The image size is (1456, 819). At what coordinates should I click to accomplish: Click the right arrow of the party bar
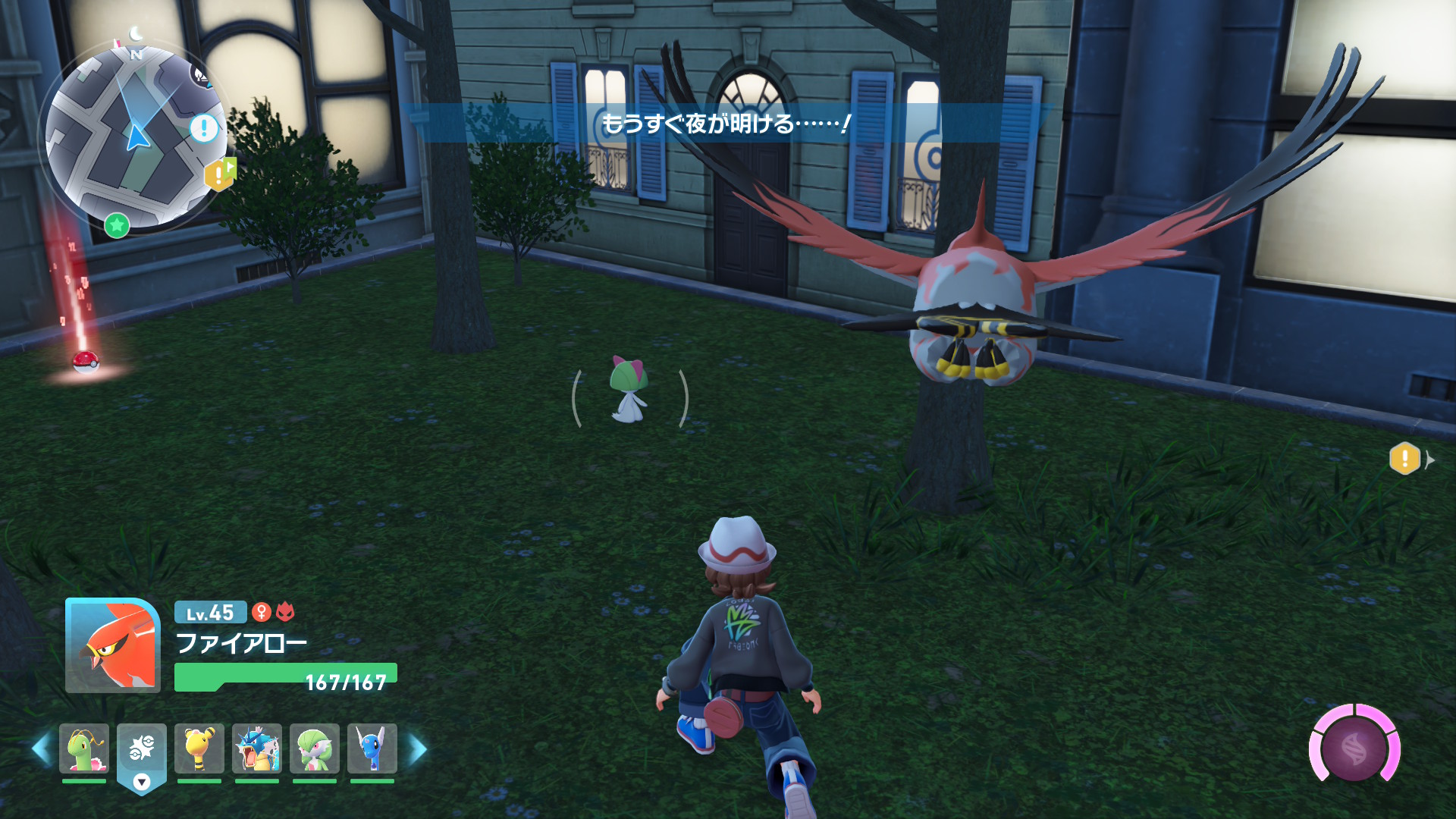click(419, 749)
